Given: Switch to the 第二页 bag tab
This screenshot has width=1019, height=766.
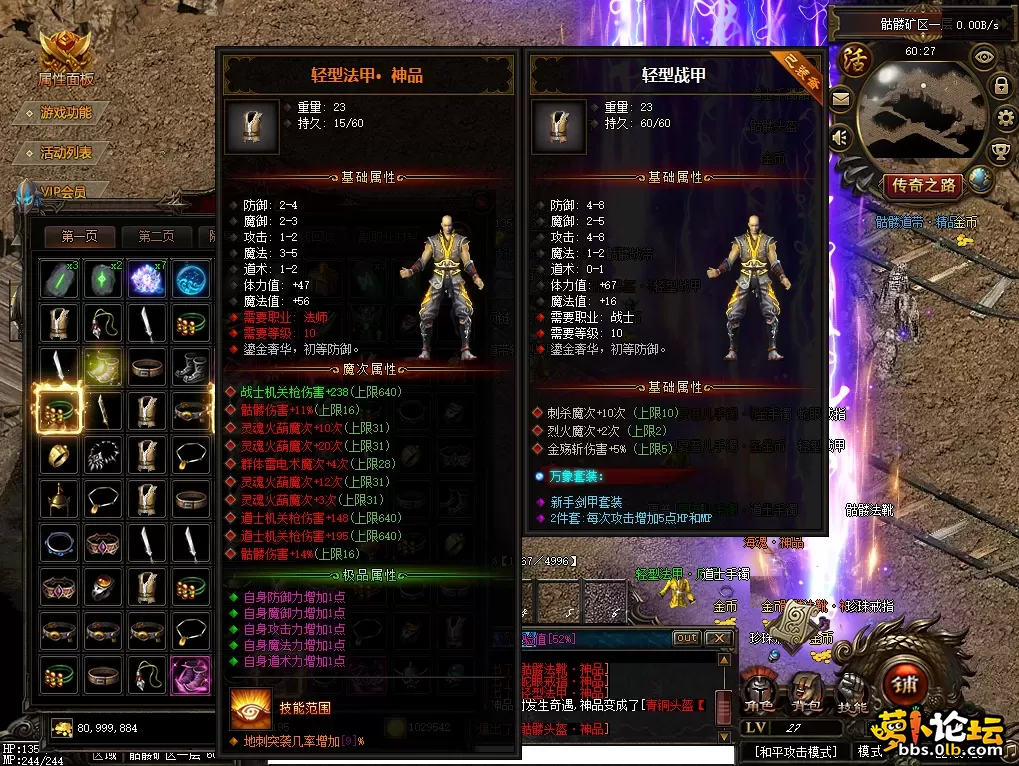Looking at the screenshot, I should click(x=156, y=237).
